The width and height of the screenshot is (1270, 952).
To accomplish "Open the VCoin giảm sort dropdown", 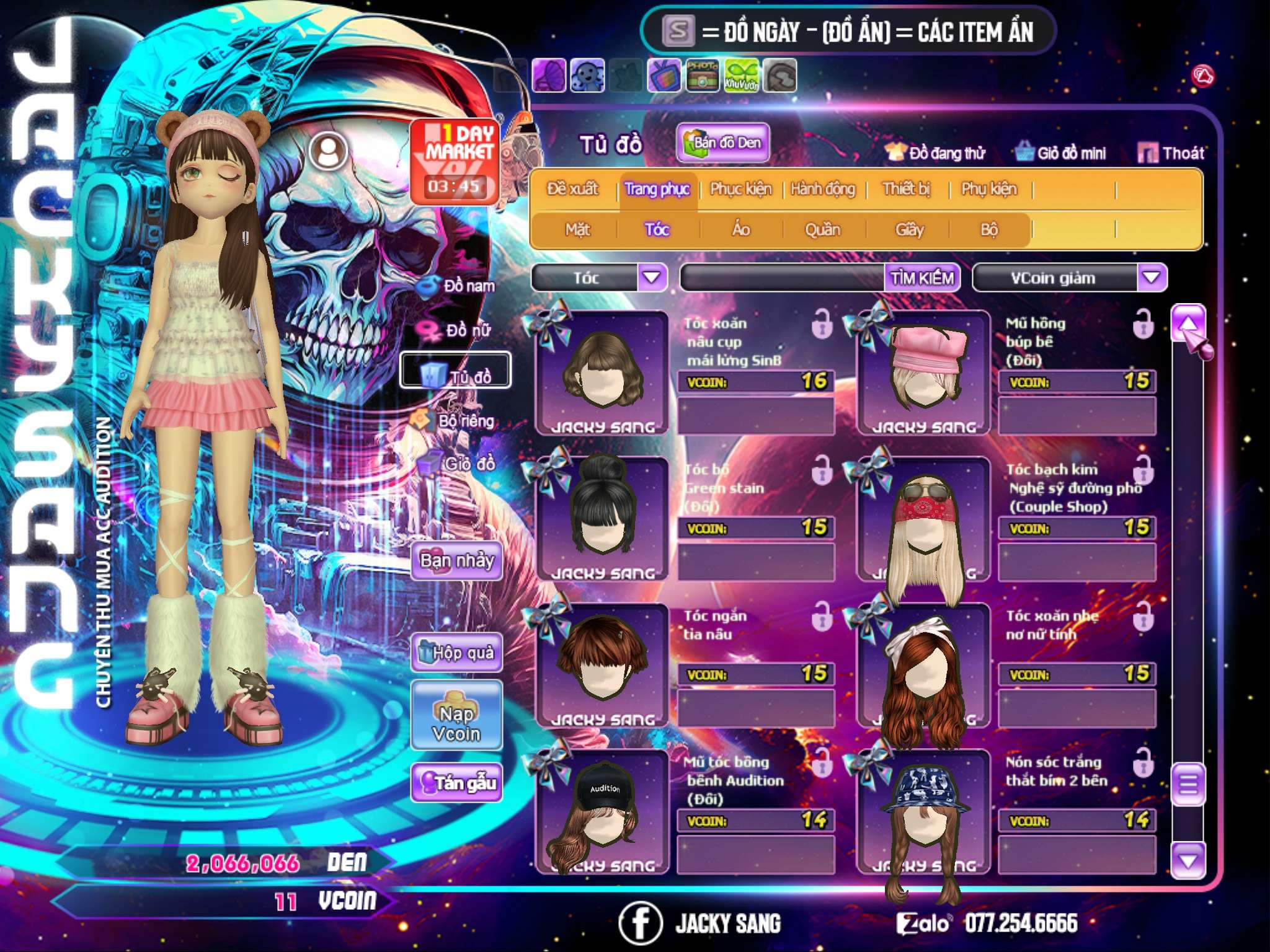I will point(1152,277).
